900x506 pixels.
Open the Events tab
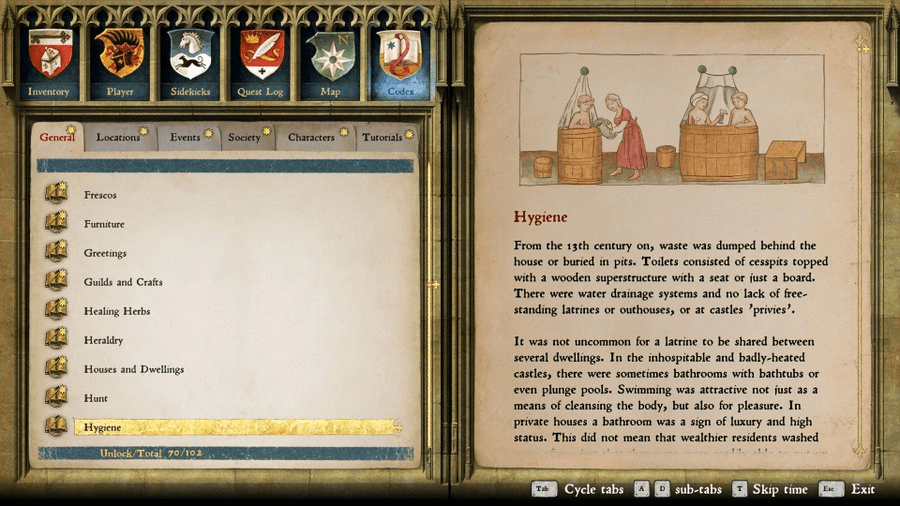(x=186, y=137)
